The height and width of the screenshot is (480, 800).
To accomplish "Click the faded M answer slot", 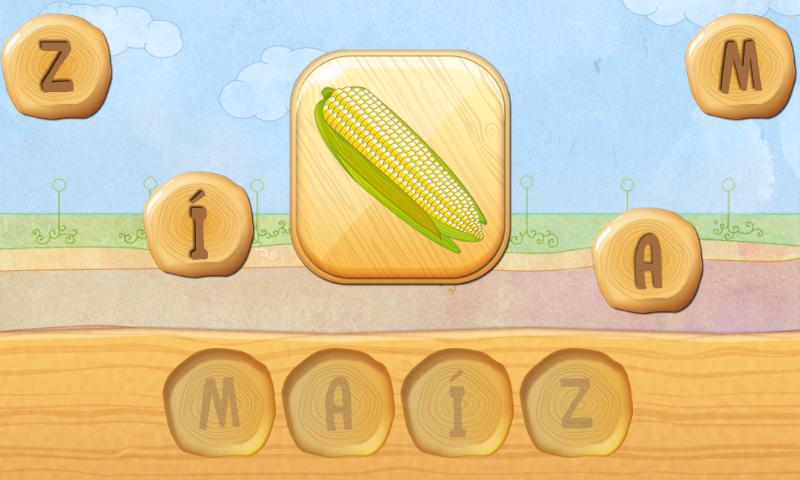I will click(219, 402).
